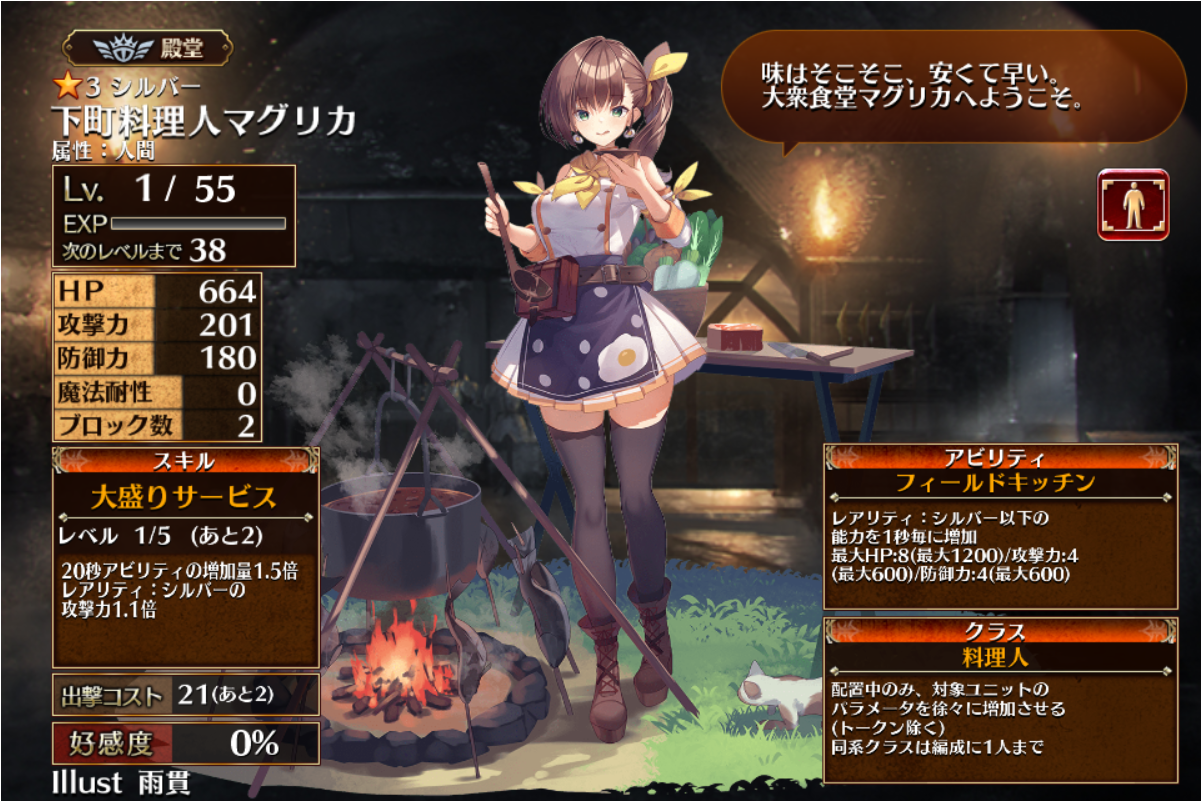Click the red character silhouette button

[x=1132, y=204]
